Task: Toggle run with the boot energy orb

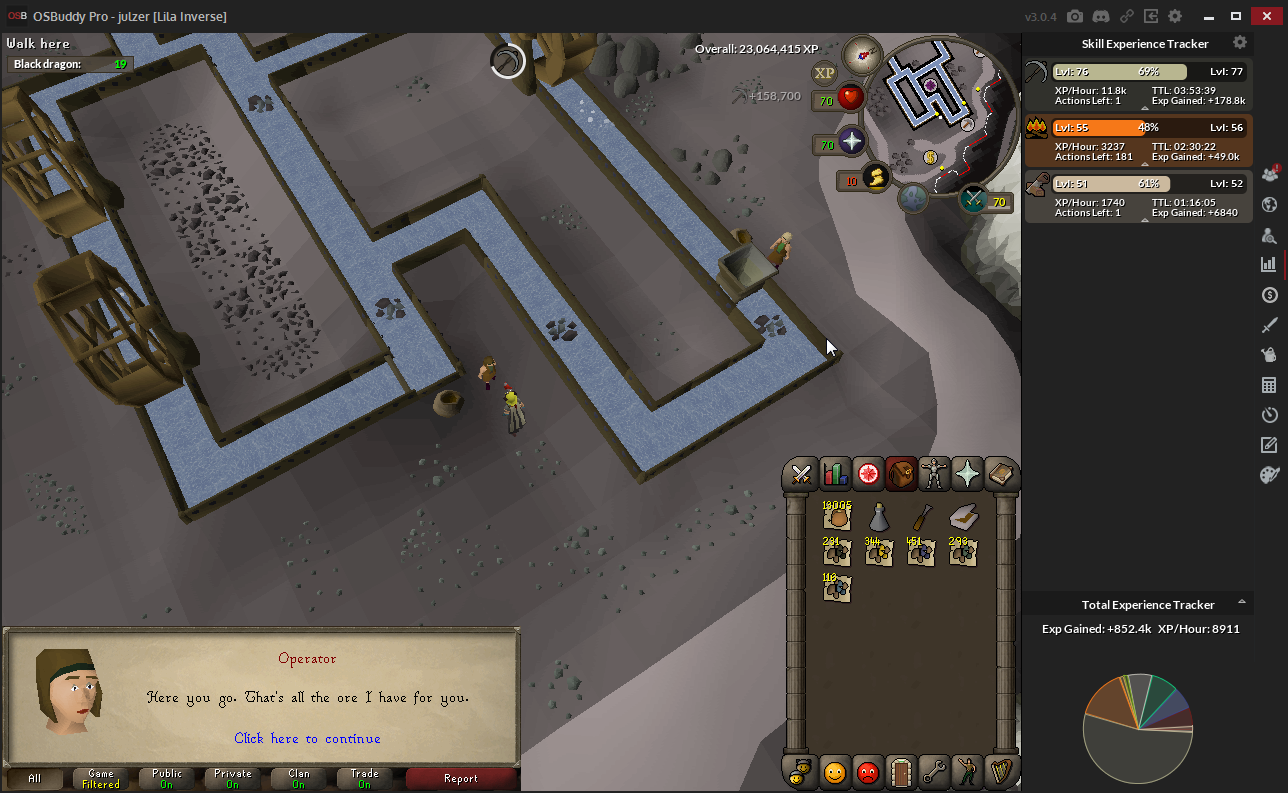Action: [875, 178]
